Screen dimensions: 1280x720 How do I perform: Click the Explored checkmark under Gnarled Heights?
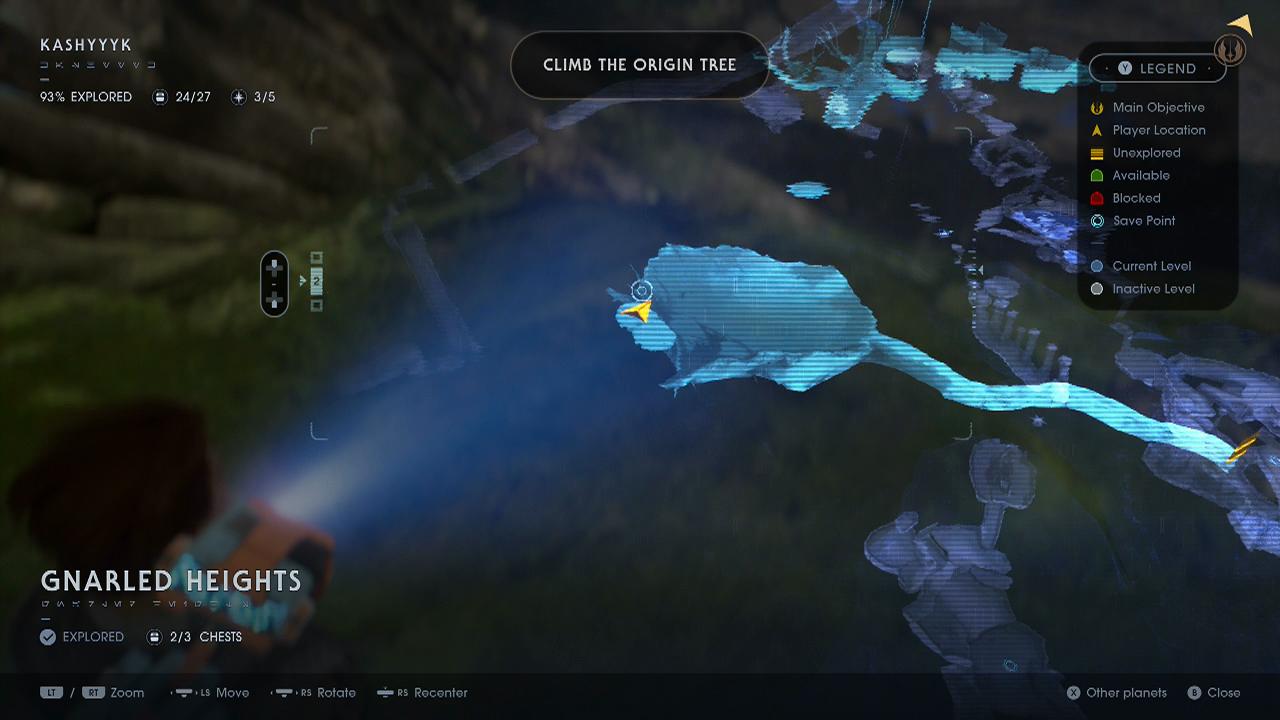point(47,636)
